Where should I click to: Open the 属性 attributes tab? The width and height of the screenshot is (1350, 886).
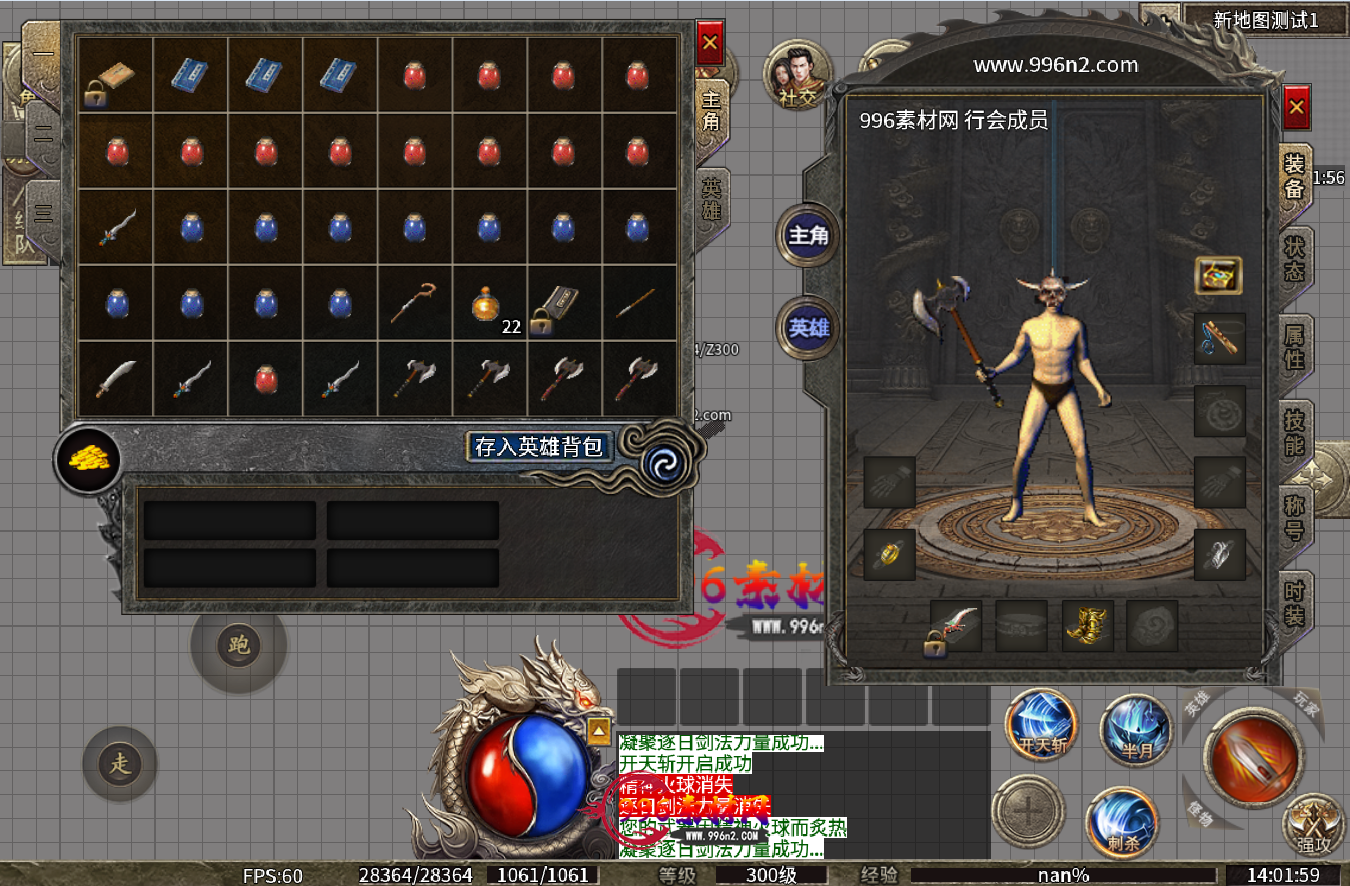pyautogui.click(x=1295, y=346)
